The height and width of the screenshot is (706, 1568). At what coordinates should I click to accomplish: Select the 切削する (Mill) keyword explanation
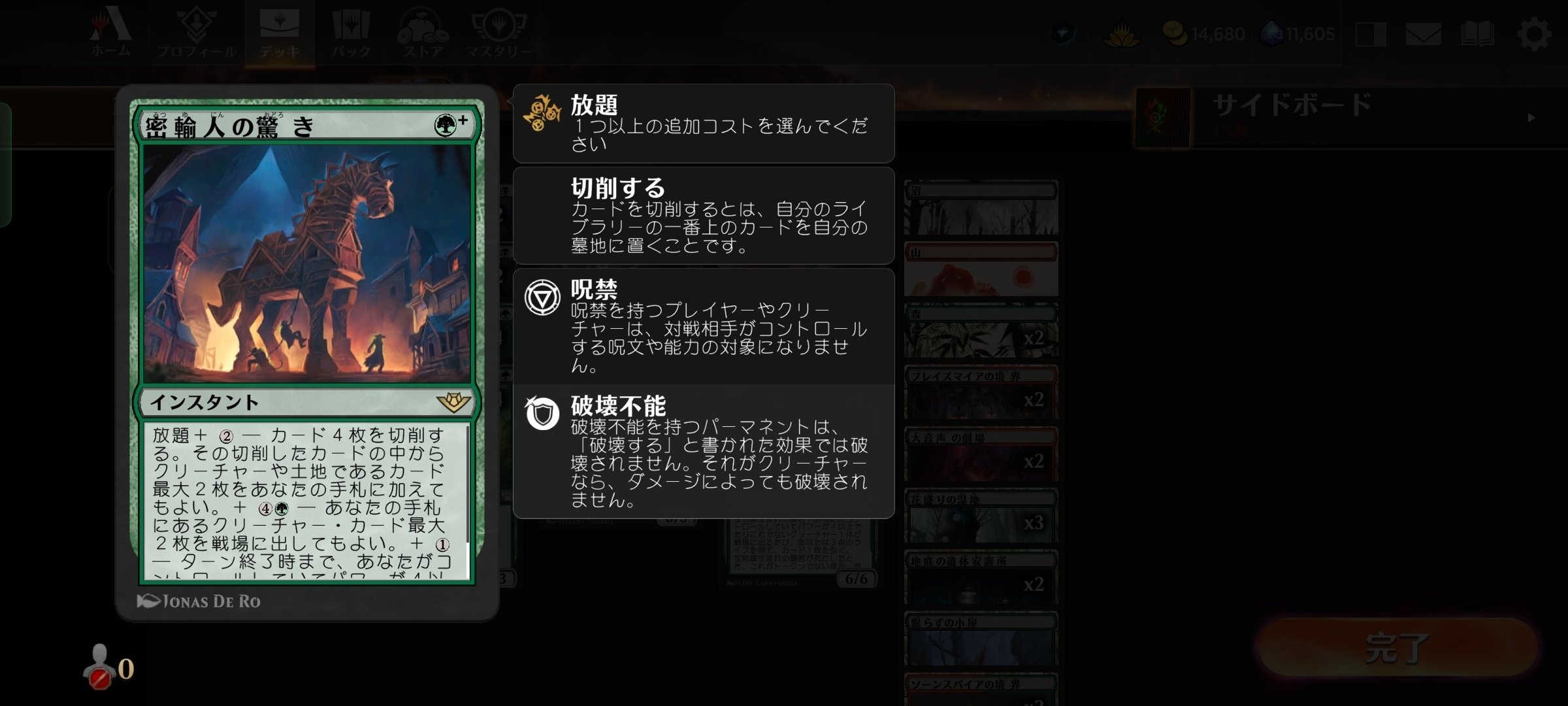(702, 216)
